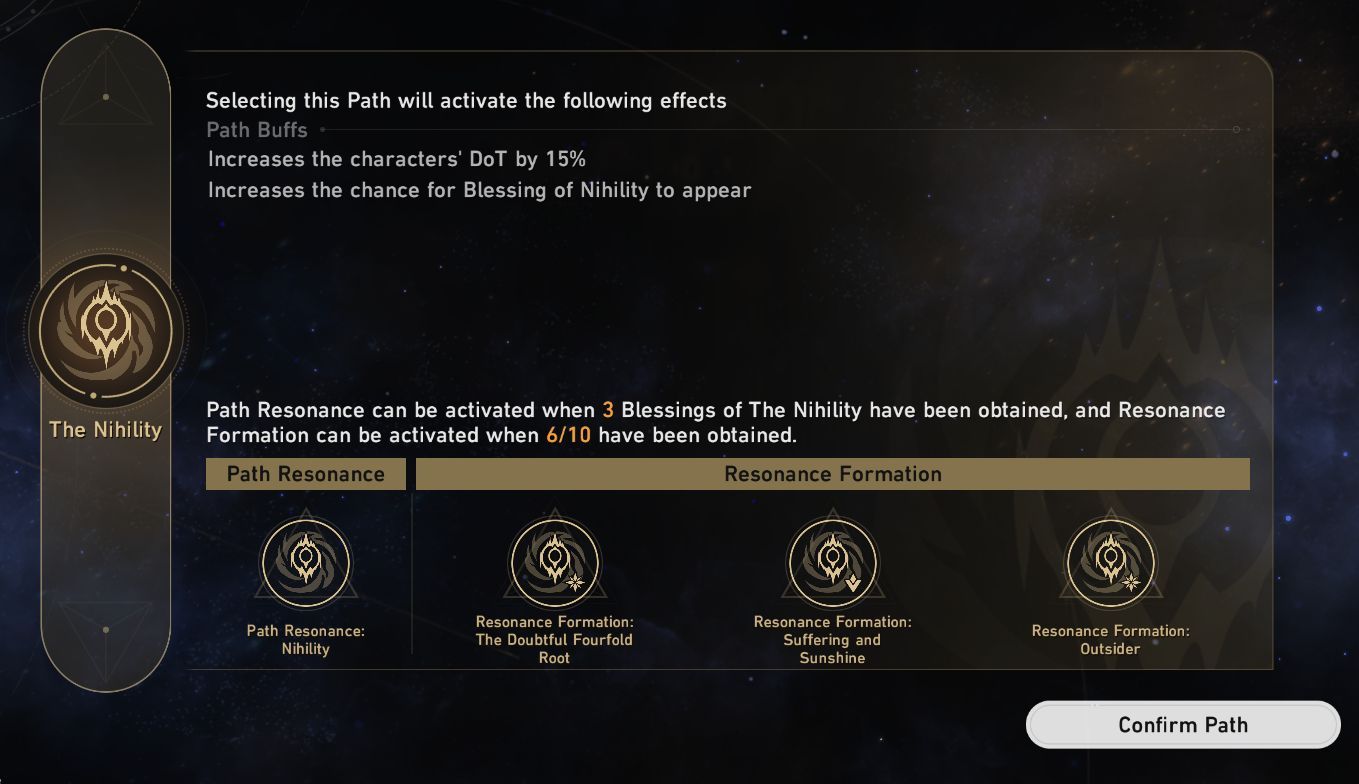Image resolution: width=1359 pixels, height=784 pixels.
Task: Toggle selection of The Nihility path
Action: pyautogui.click(x=105, y=330)
